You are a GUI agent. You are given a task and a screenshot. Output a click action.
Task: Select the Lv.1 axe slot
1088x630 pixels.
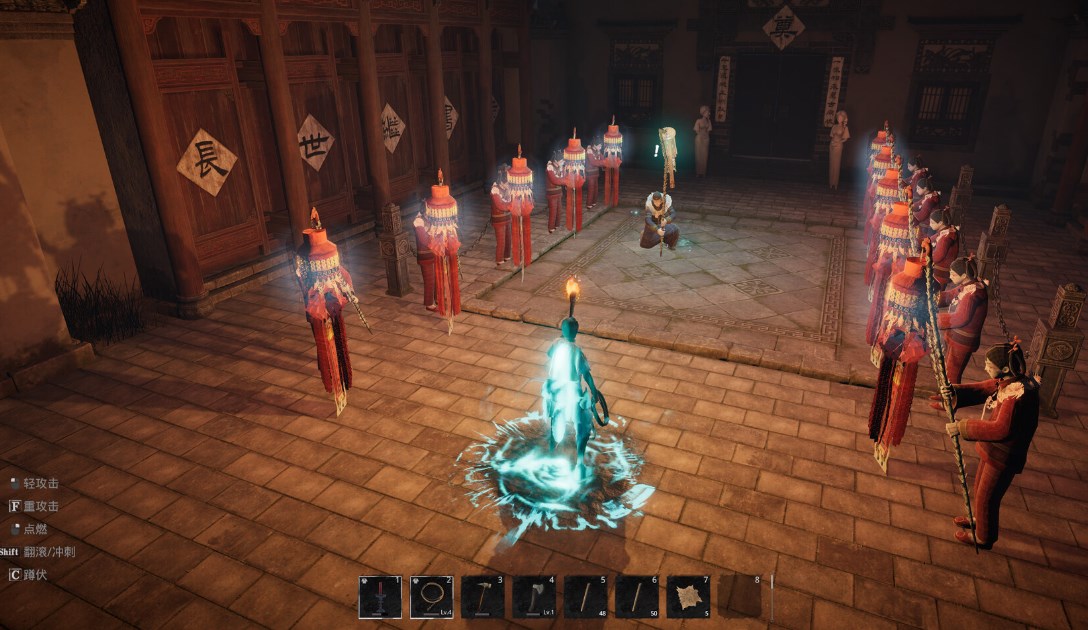pos(534,597)
